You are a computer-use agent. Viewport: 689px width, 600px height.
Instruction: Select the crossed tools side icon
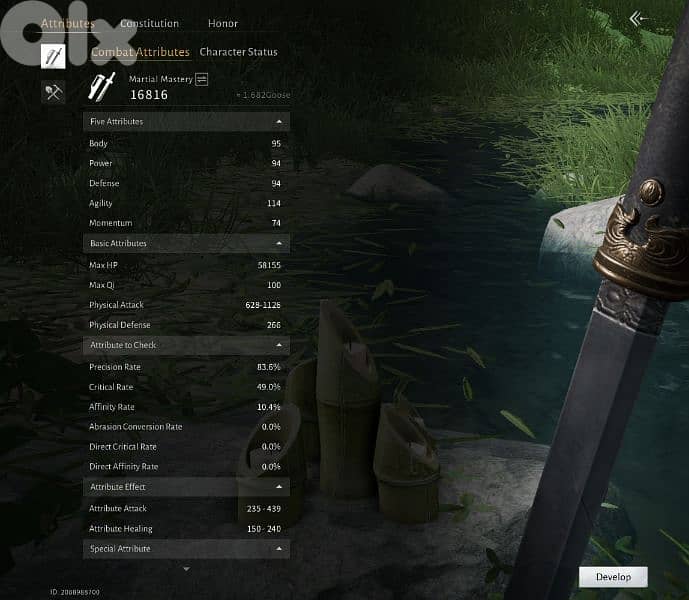[53, 92]
